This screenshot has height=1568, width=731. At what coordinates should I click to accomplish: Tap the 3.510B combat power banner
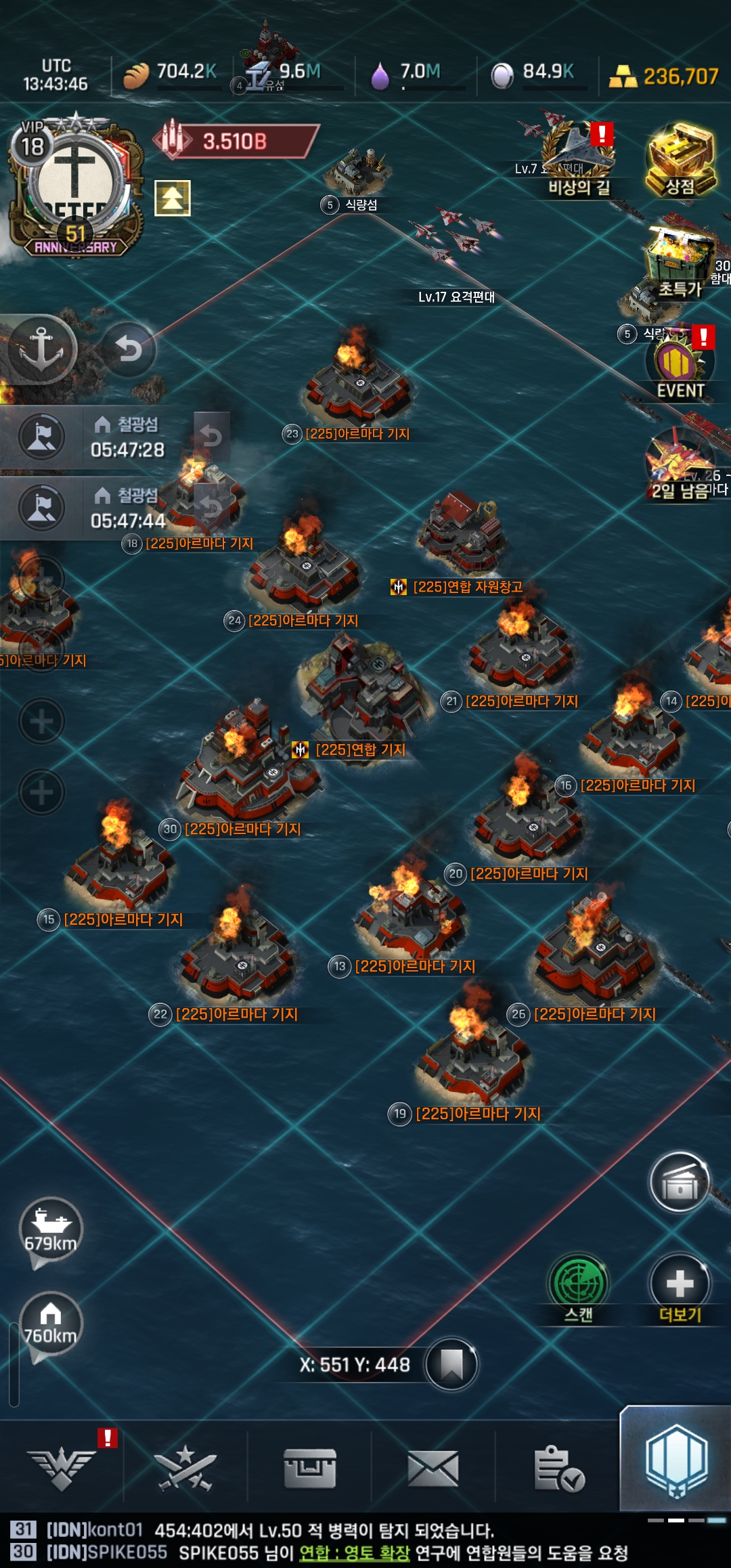click(235, 141)
